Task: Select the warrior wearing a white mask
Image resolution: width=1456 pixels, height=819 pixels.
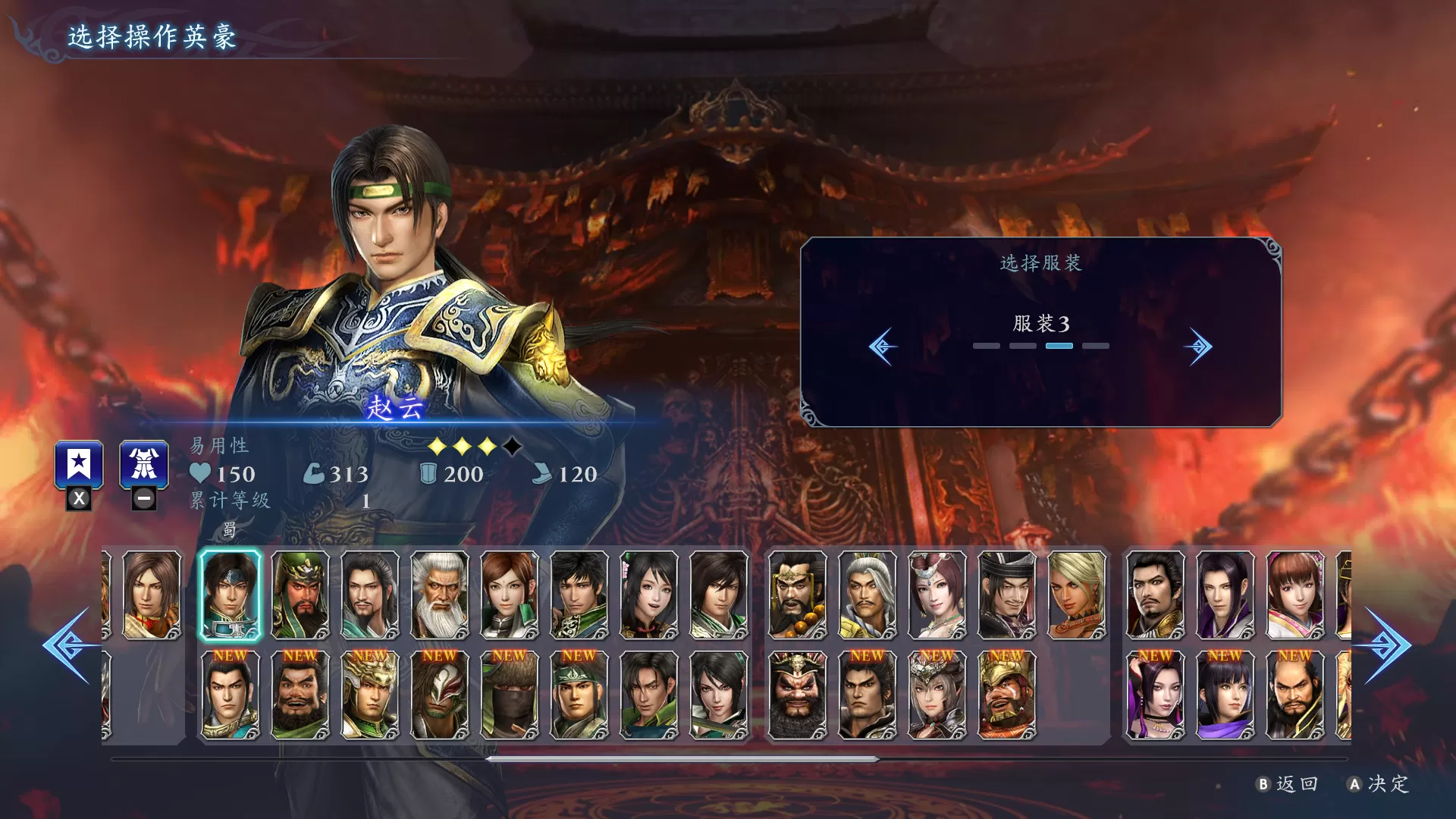Action: 440,695
